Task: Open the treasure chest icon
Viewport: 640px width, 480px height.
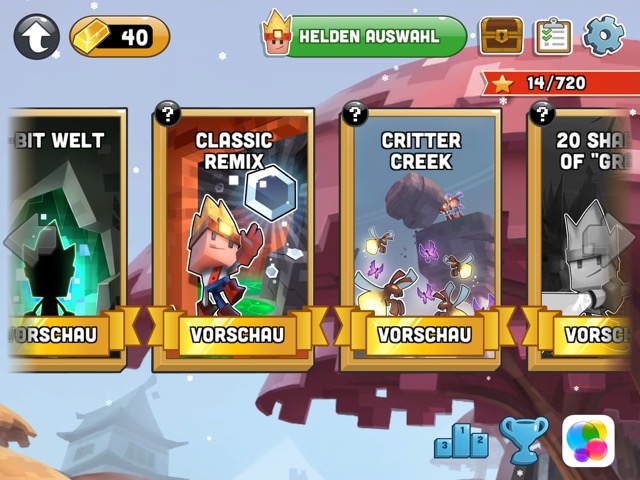Action: click(x=501, y=36)
